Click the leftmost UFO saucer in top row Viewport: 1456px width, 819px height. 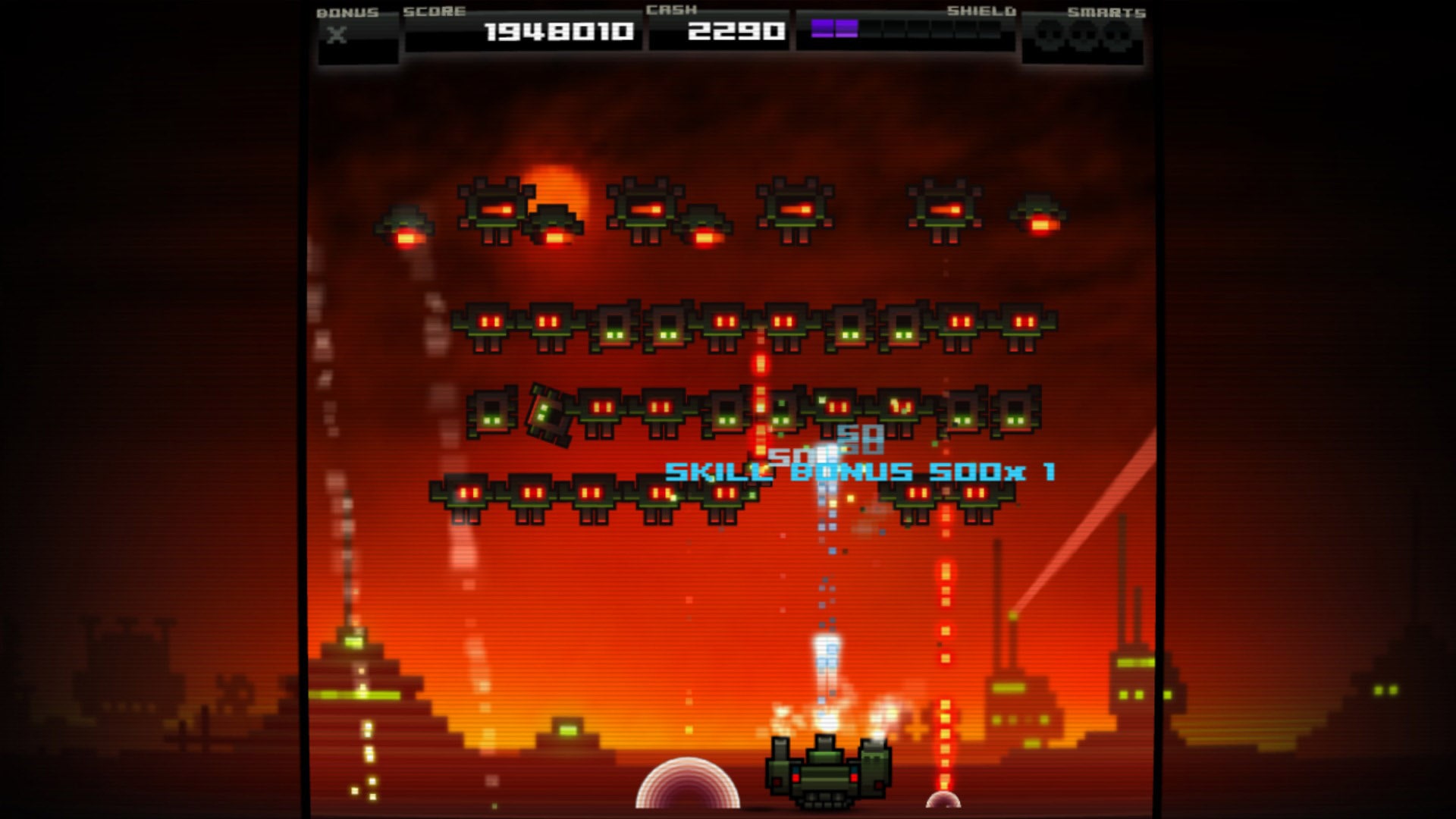(x=407, y=227)
